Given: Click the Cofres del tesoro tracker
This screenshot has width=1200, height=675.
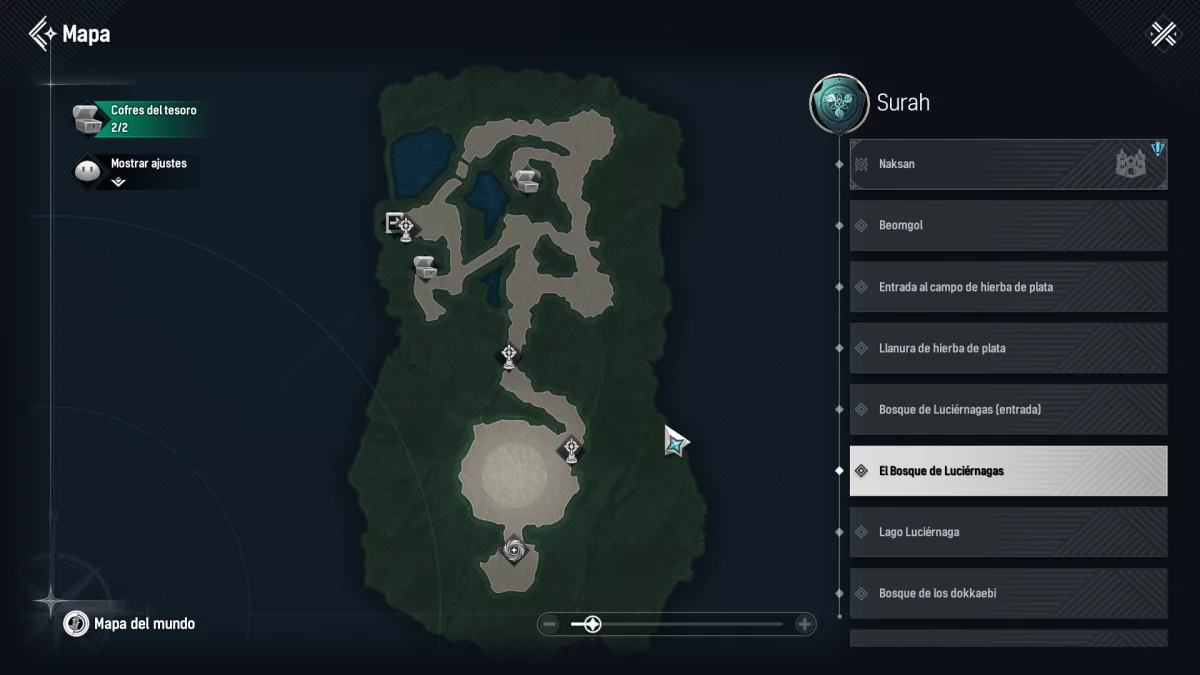Looking at the screenshot, I should [138, 118].
